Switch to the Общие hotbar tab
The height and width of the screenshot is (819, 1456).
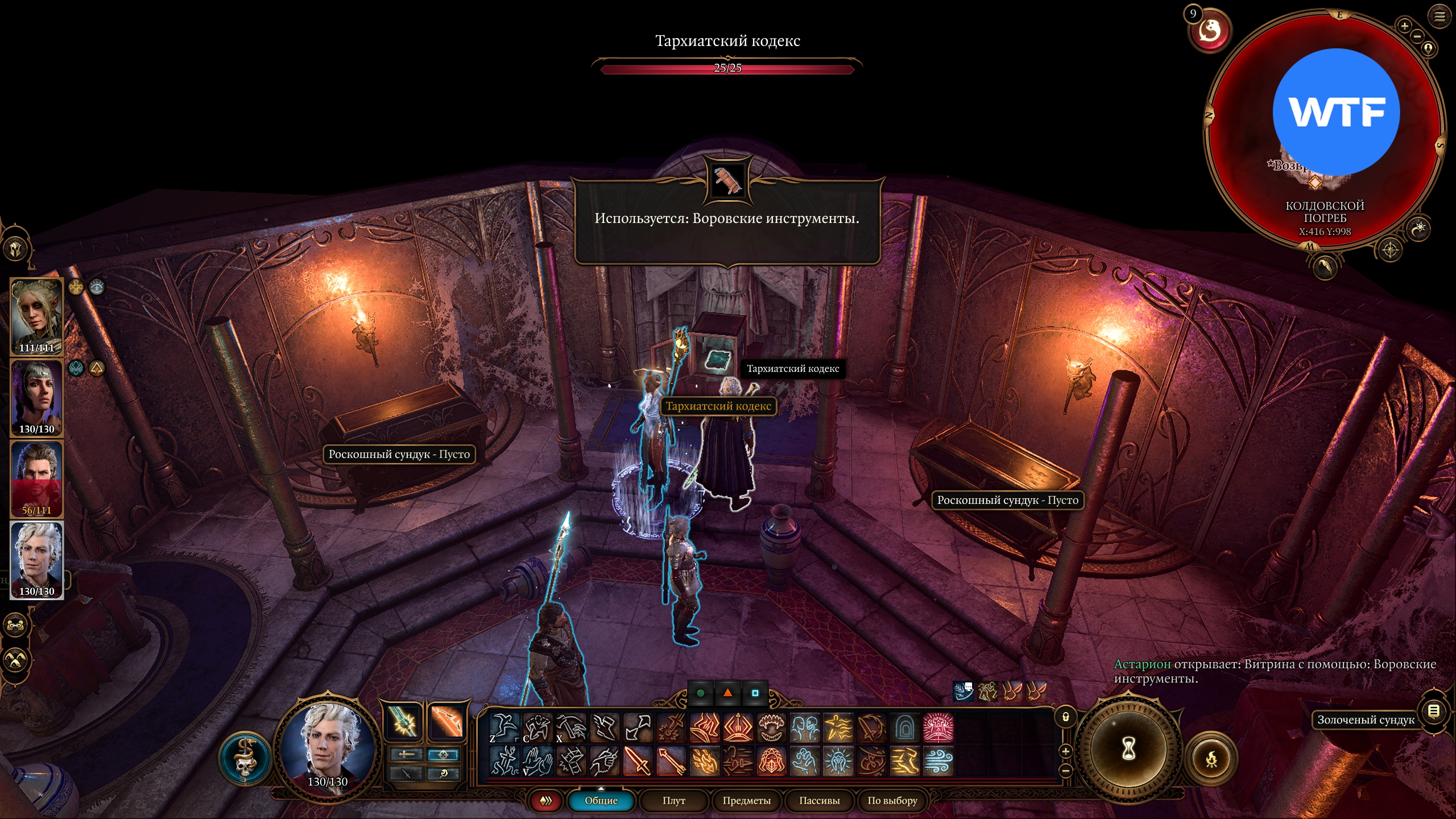point(601,800)
